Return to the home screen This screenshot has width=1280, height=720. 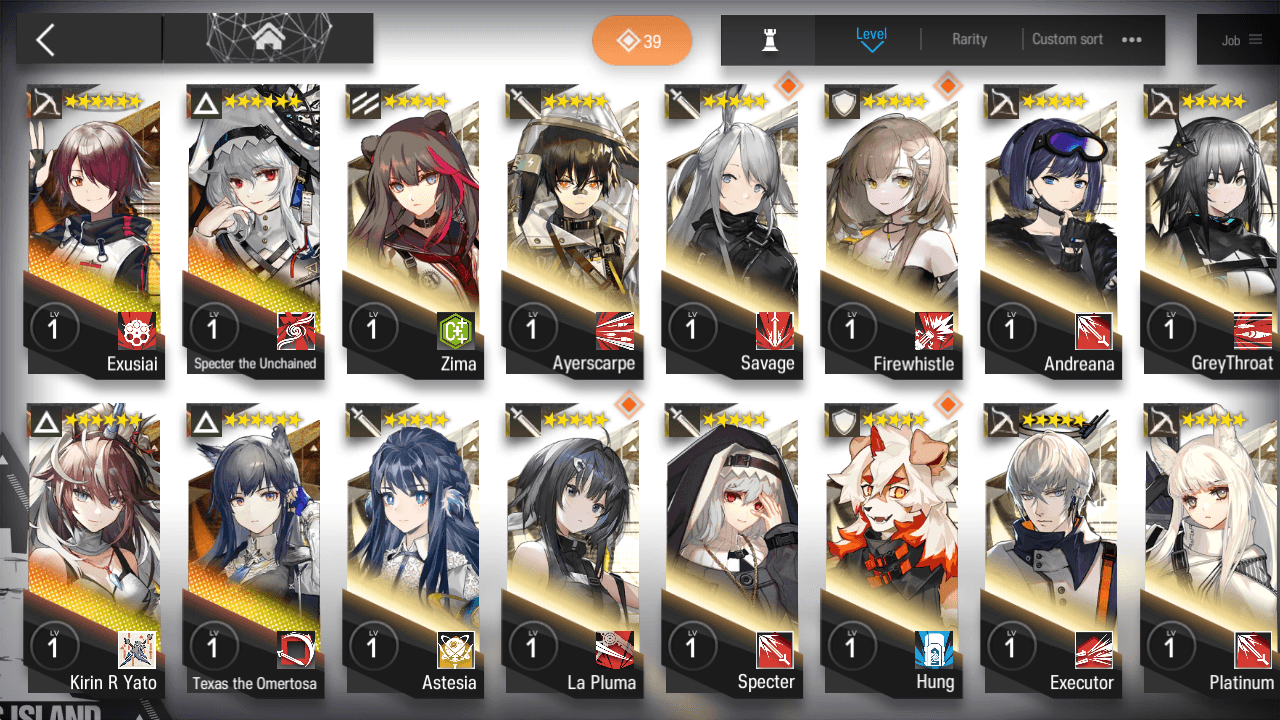point(267,39)
